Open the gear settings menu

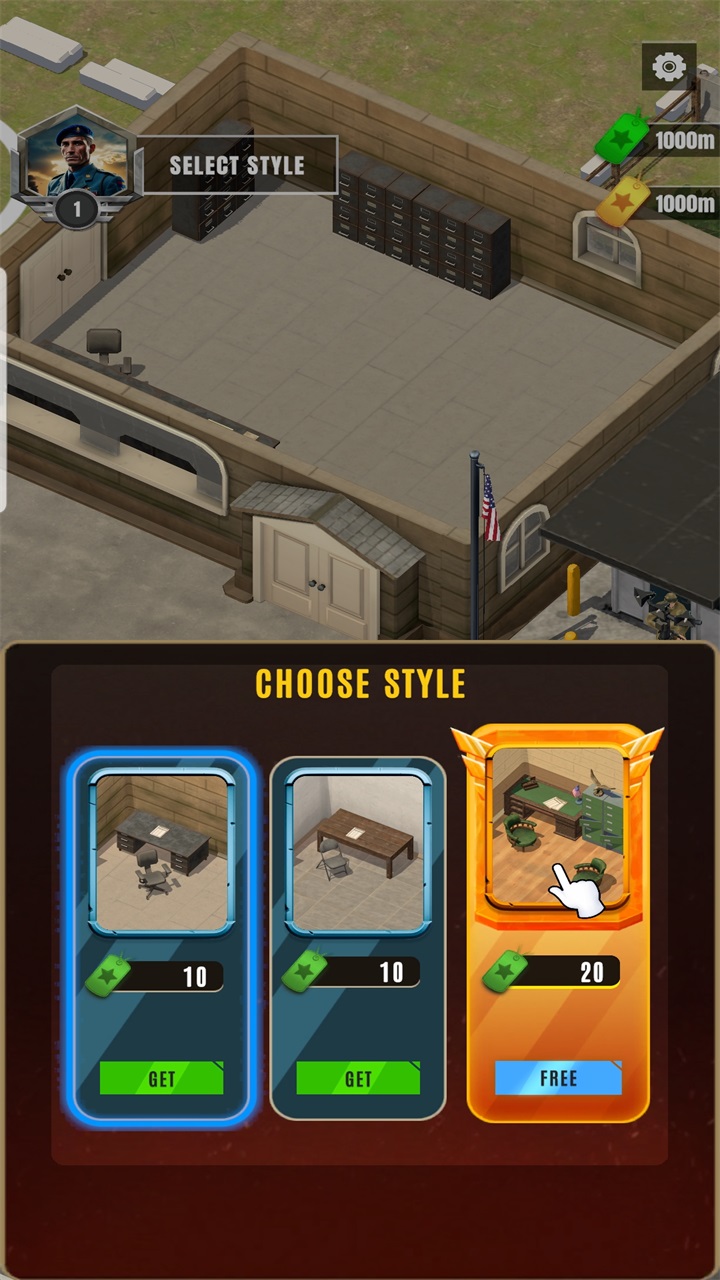(669, 68)
